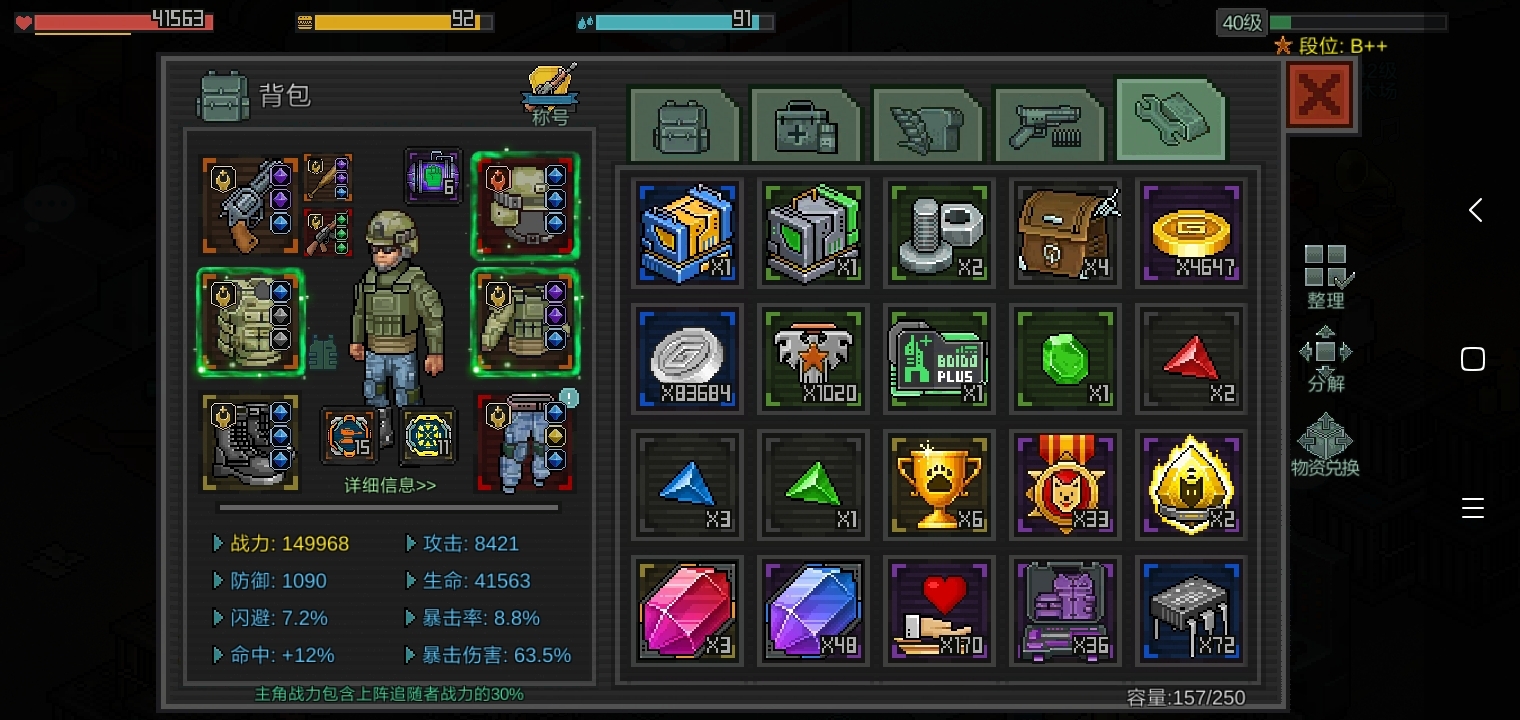
Task: Open the 称号 title badge
Action: point(550,96)
